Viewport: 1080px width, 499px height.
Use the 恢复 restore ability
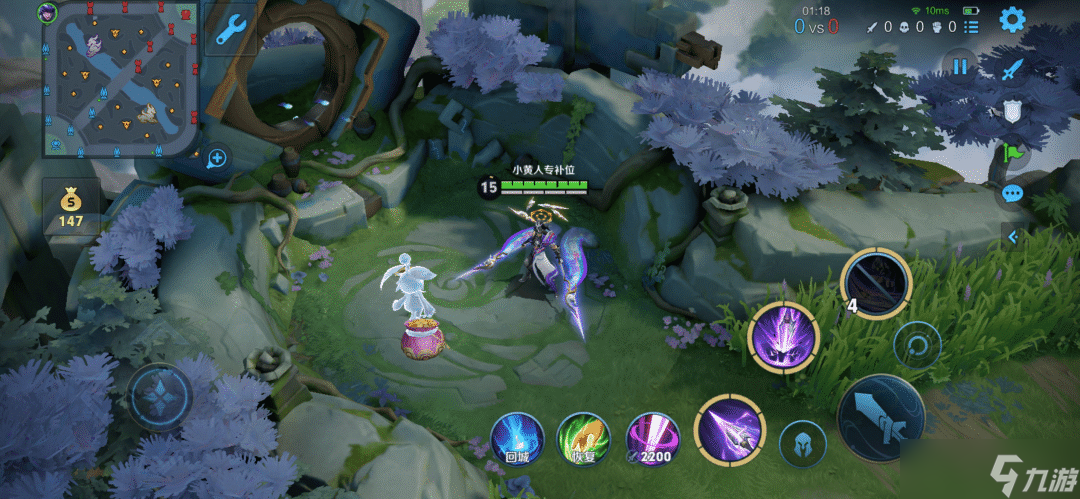[x=582, y=438]
